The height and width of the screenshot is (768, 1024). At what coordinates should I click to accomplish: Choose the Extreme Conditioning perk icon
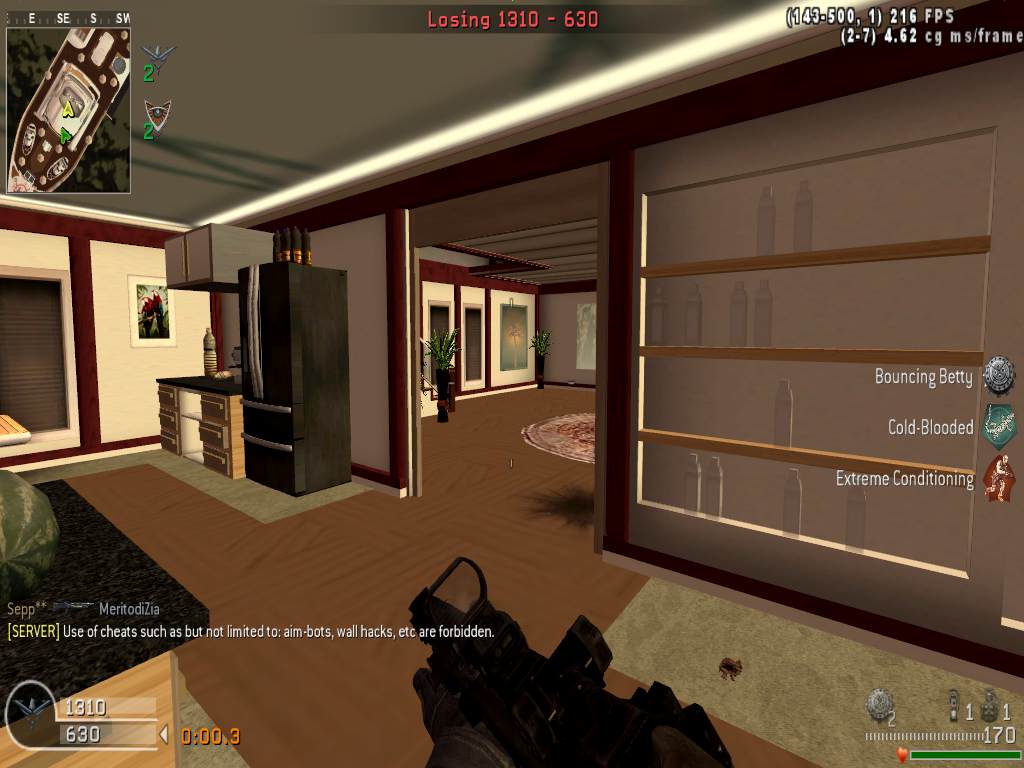coord(998,478)
